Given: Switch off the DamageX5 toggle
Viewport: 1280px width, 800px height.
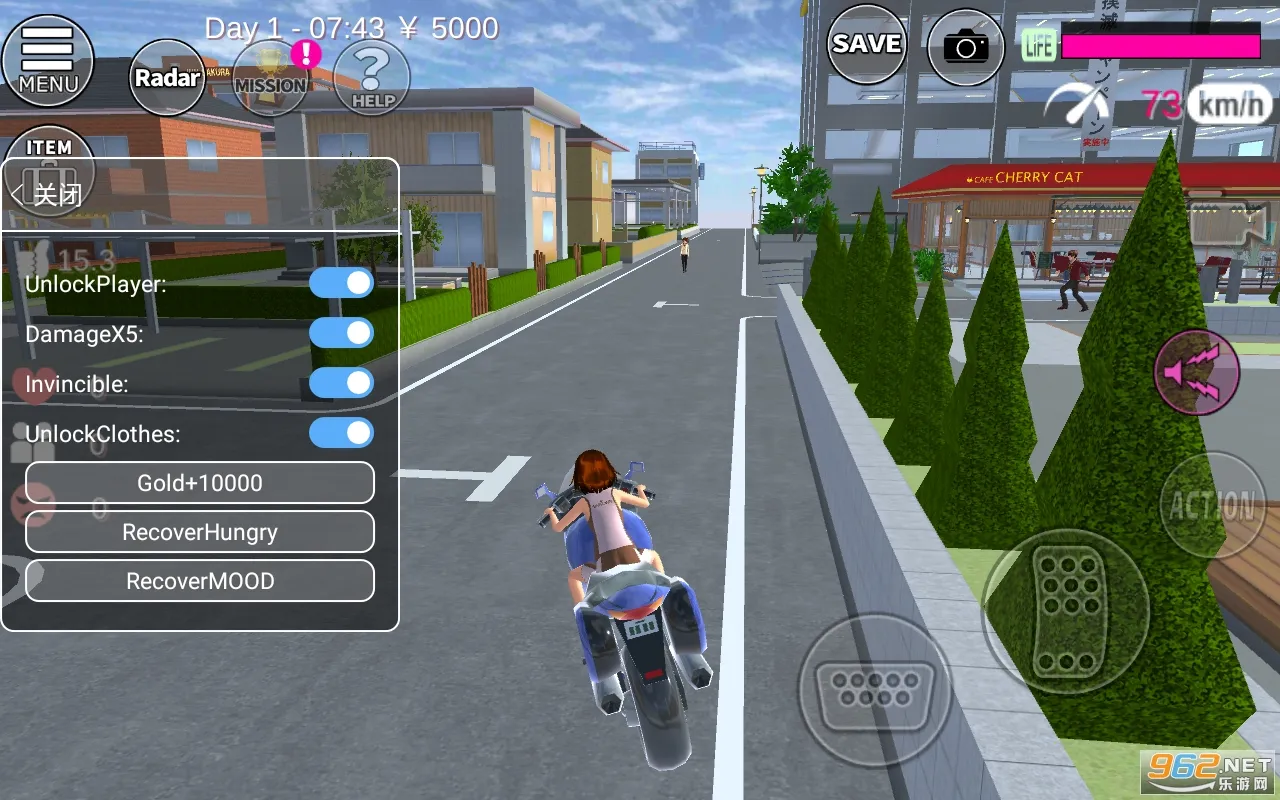Looking at the screenshot, I should pos(341,333).
